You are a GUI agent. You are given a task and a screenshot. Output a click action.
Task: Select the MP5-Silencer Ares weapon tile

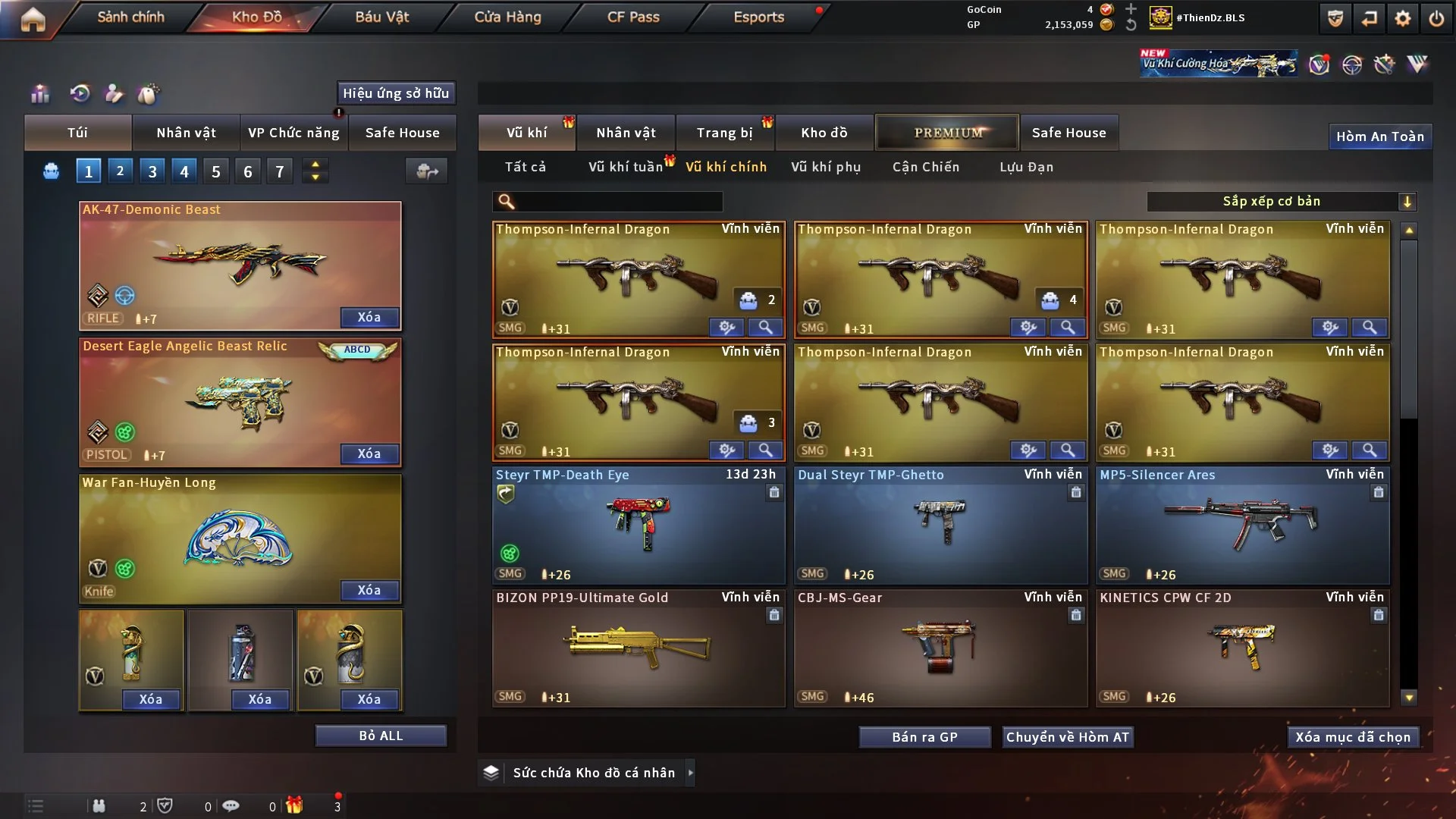(x=1242, y=525)
